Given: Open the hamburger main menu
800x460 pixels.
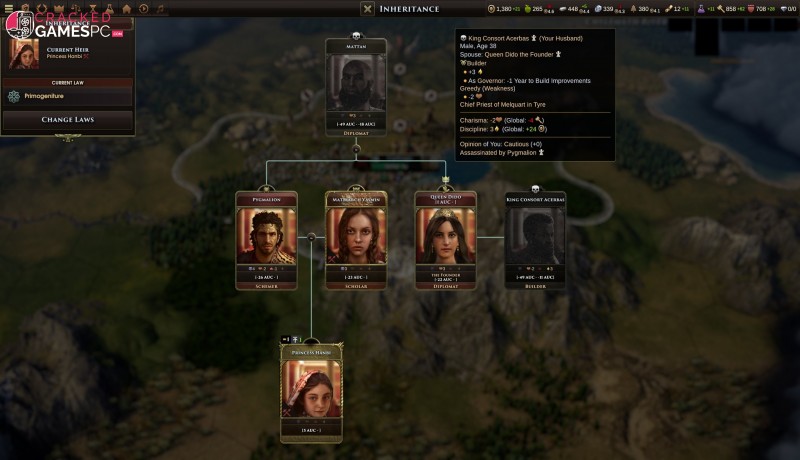Looking at the screenshot, I should pos(11,8).
